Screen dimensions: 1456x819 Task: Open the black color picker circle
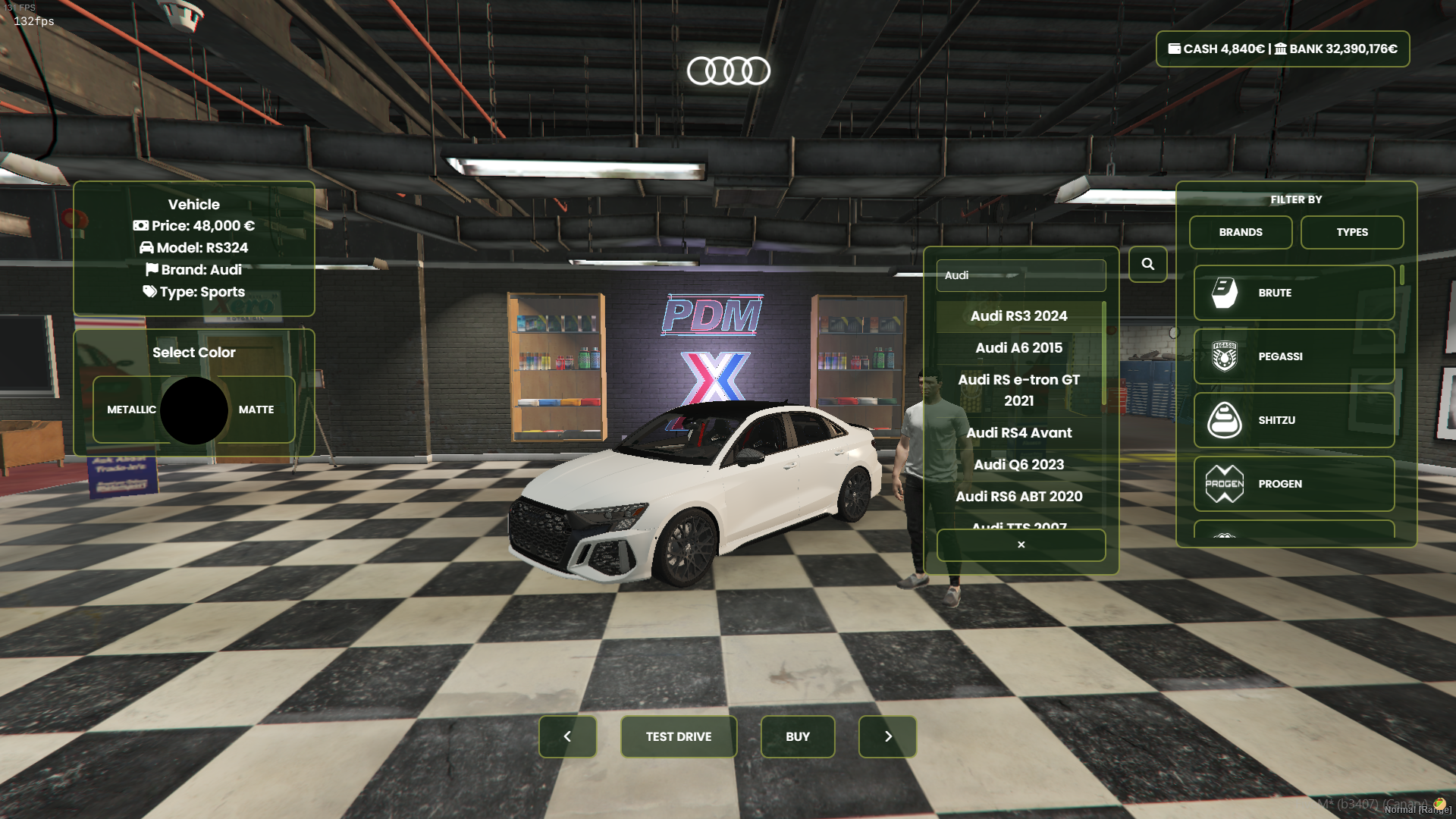(x=194, y=410)
